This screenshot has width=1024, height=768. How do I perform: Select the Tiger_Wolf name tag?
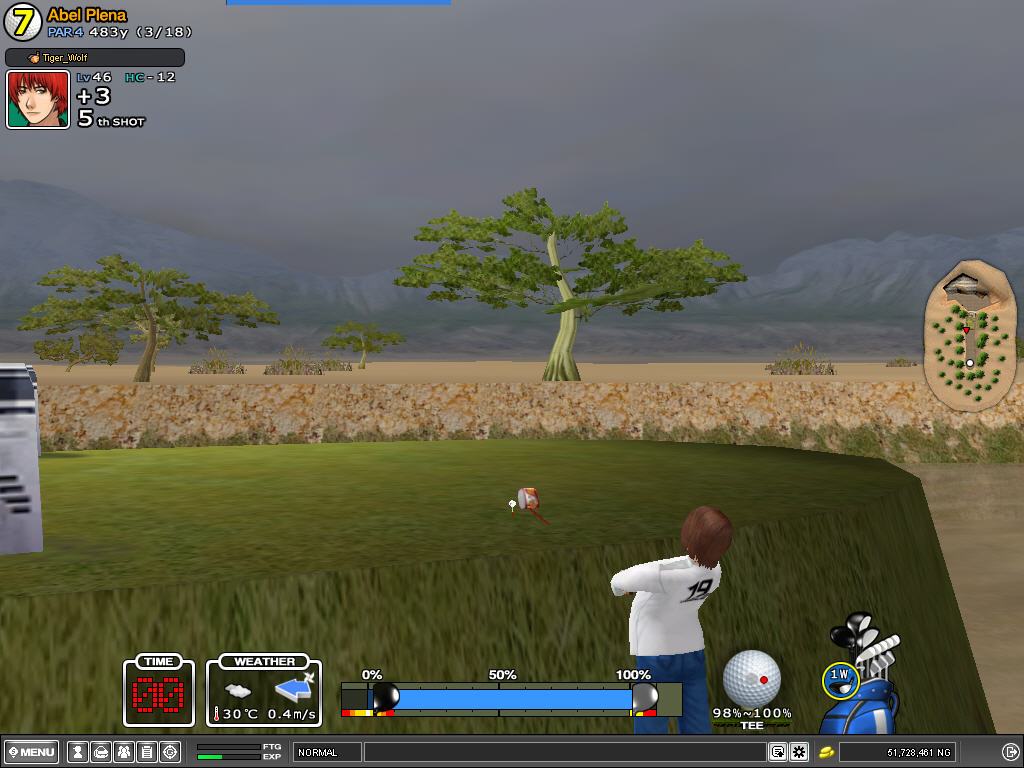[95, 58]
